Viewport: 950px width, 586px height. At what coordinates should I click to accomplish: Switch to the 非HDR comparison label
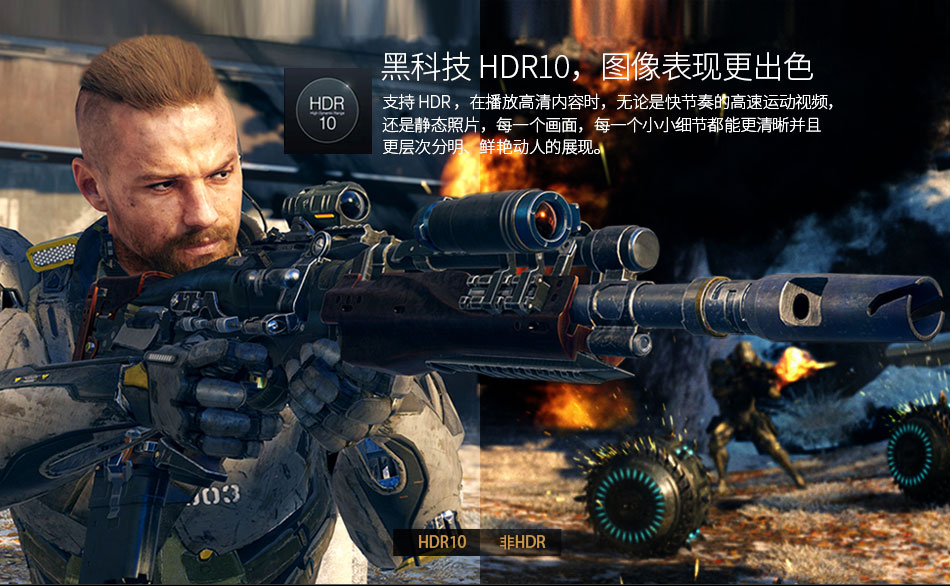pyautogui.click(x=522, y=542)
